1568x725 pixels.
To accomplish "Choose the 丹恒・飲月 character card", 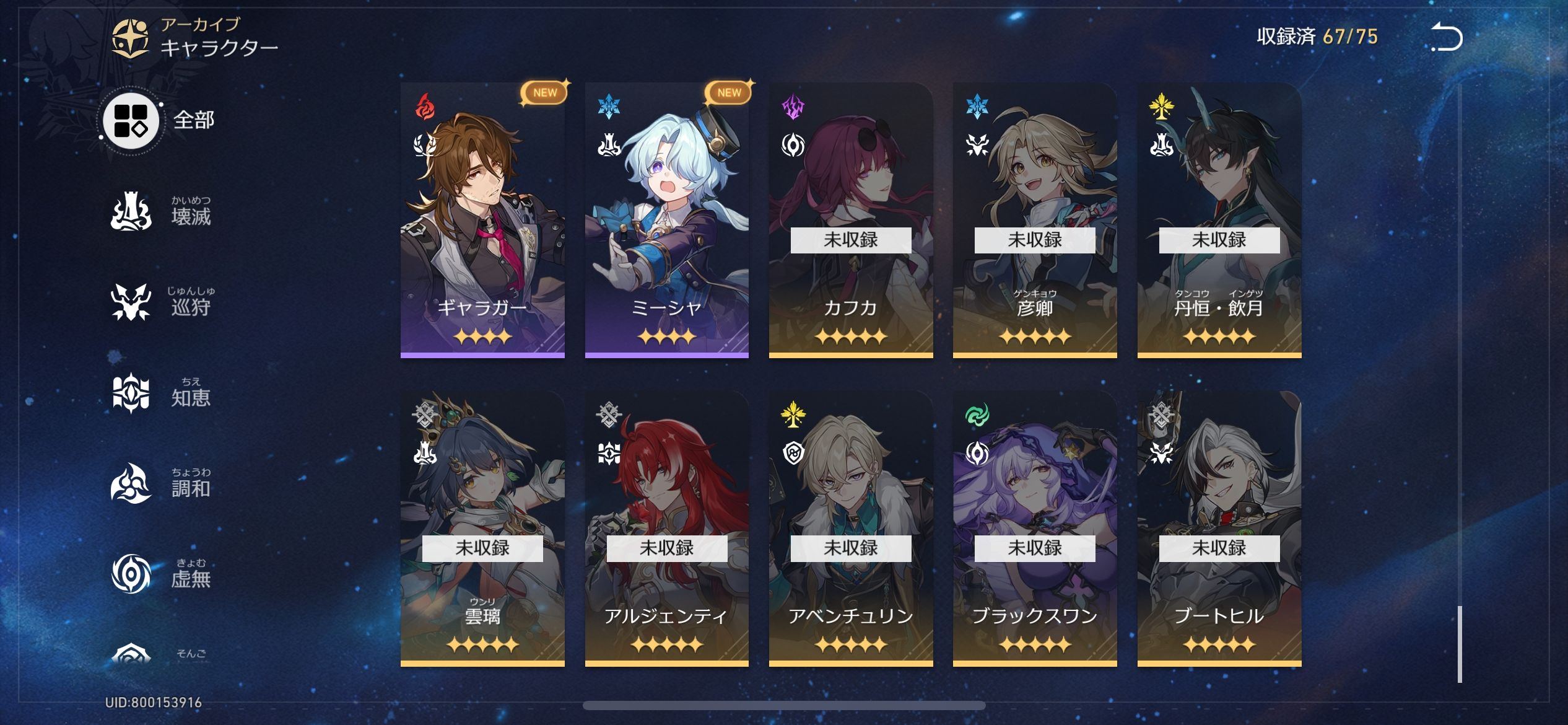I will tap(1219, 220).
